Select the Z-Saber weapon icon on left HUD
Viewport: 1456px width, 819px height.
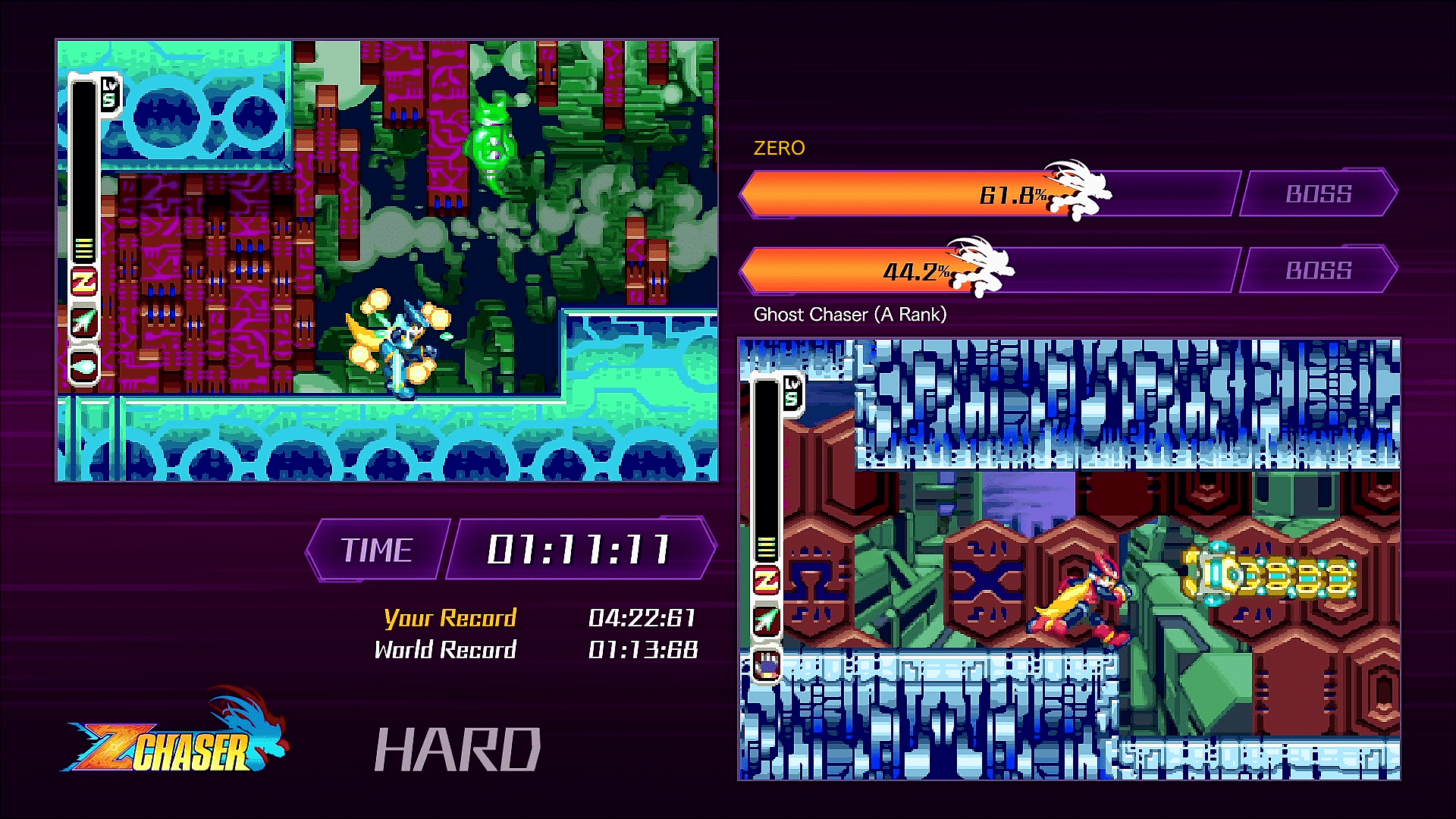tap(83, 279)
